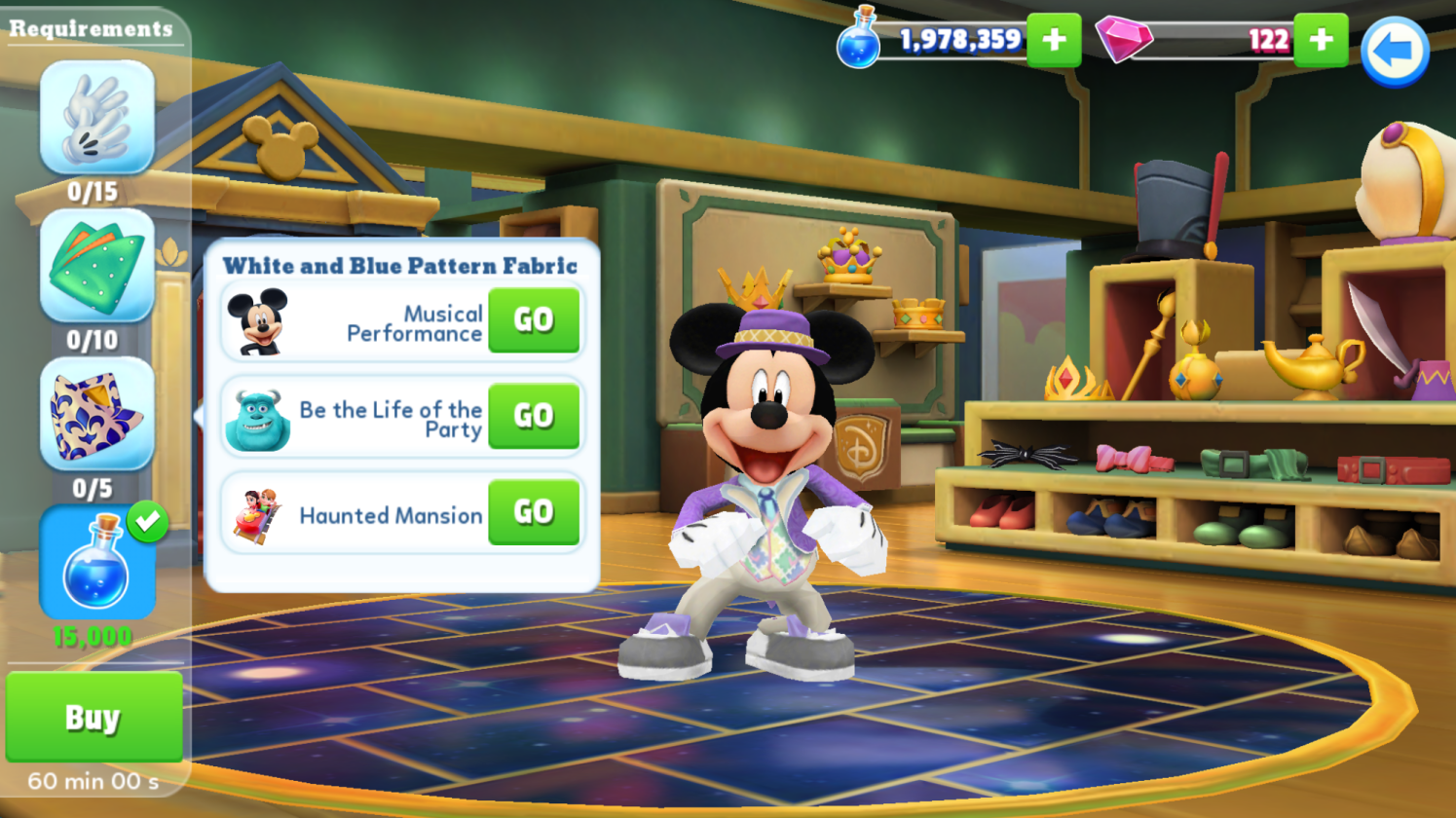The height and width of the screenshot is (818, 1456).
Task: Click the green Buy button
Action: 93,717
